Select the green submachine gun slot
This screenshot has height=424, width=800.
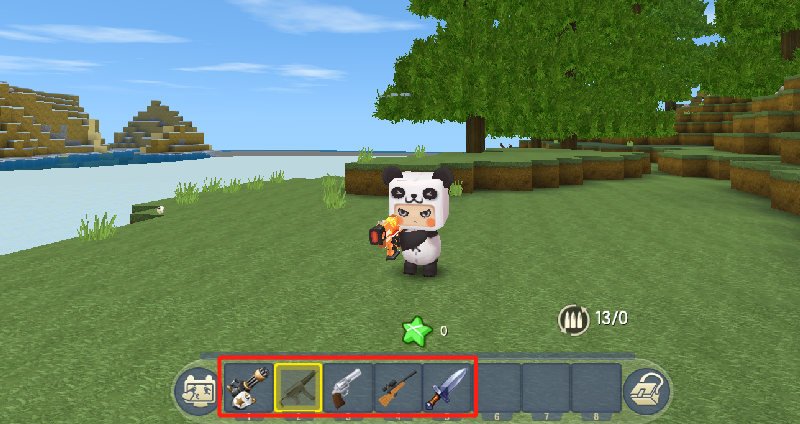coord(297,387)
